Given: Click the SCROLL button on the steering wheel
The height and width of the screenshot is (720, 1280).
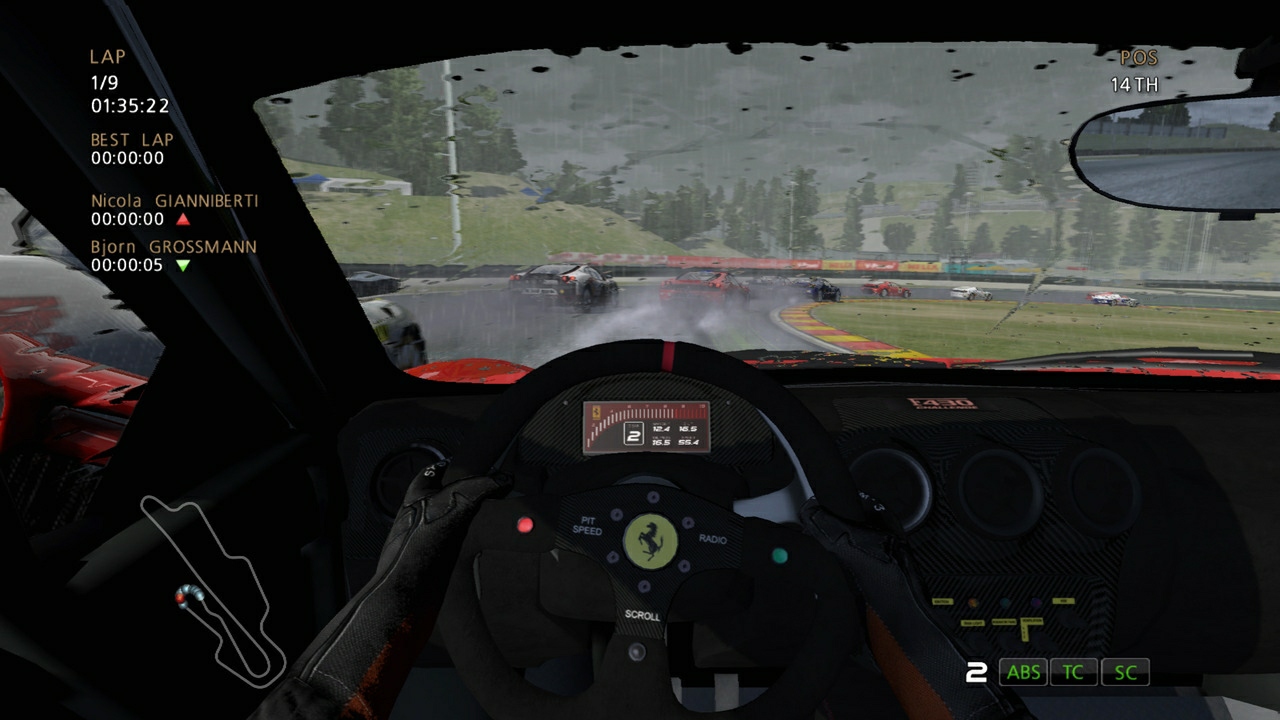Looking at the screenshot, I should pos(643,606).
